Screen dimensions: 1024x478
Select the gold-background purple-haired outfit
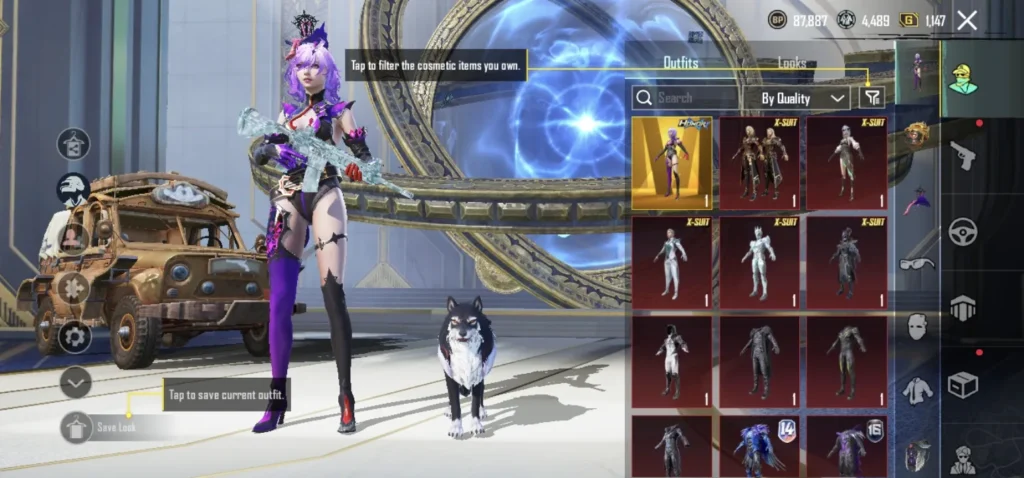tap(671, 162)
